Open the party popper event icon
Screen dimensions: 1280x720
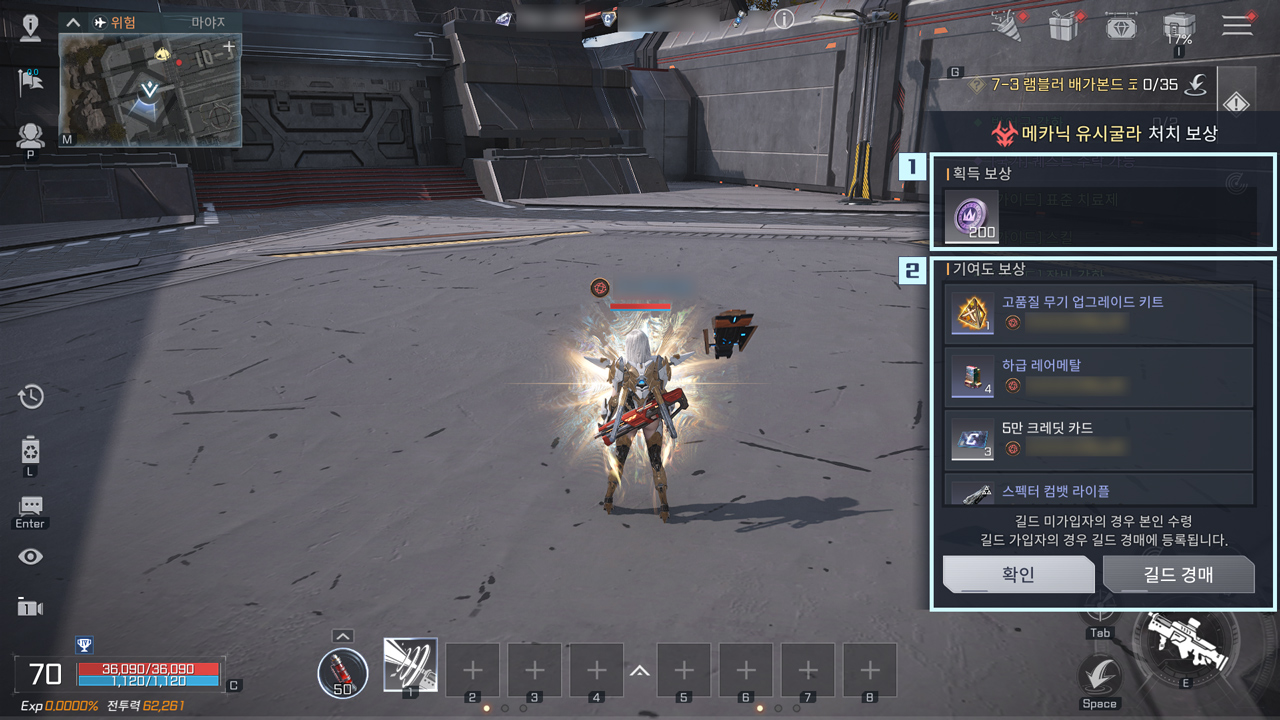1003,27
